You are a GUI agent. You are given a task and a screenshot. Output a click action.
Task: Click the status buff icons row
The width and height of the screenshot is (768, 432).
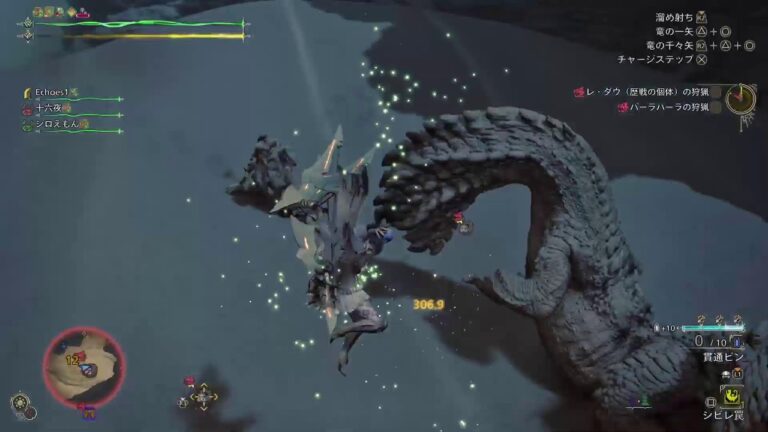(60, 13)
